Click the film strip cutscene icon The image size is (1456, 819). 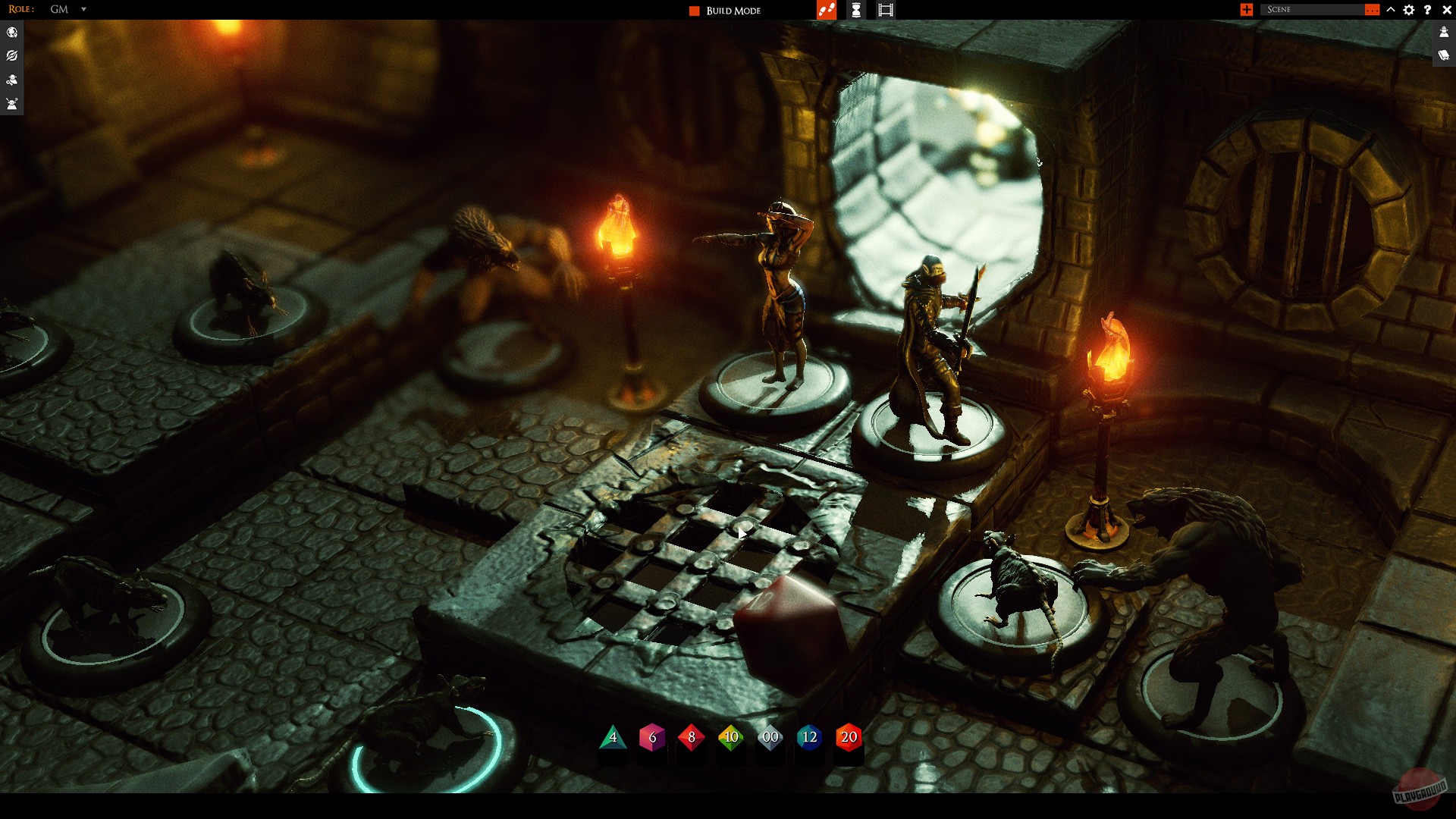(884, 10)
